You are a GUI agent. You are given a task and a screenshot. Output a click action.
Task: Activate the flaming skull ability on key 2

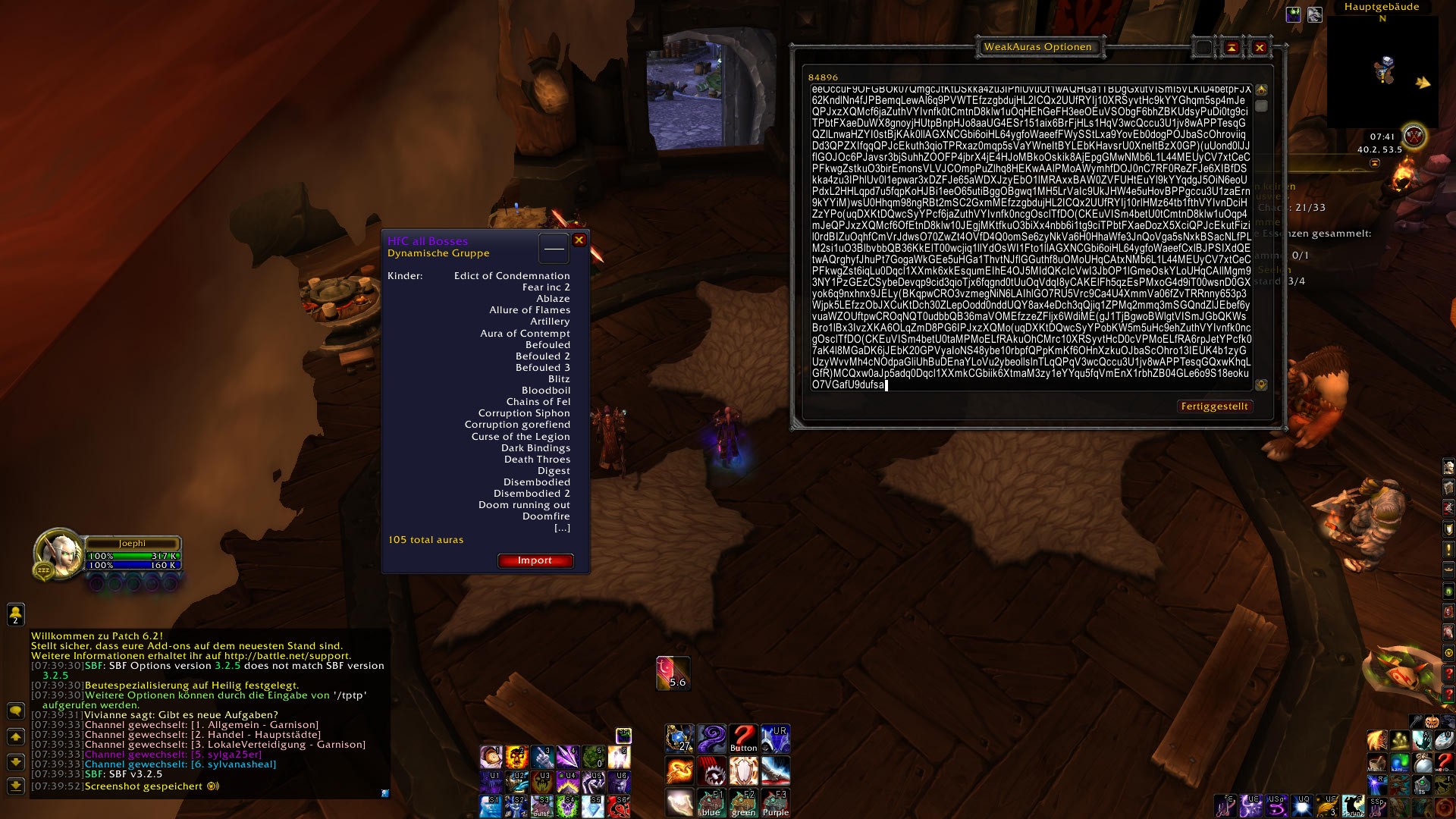pos(516,756)
